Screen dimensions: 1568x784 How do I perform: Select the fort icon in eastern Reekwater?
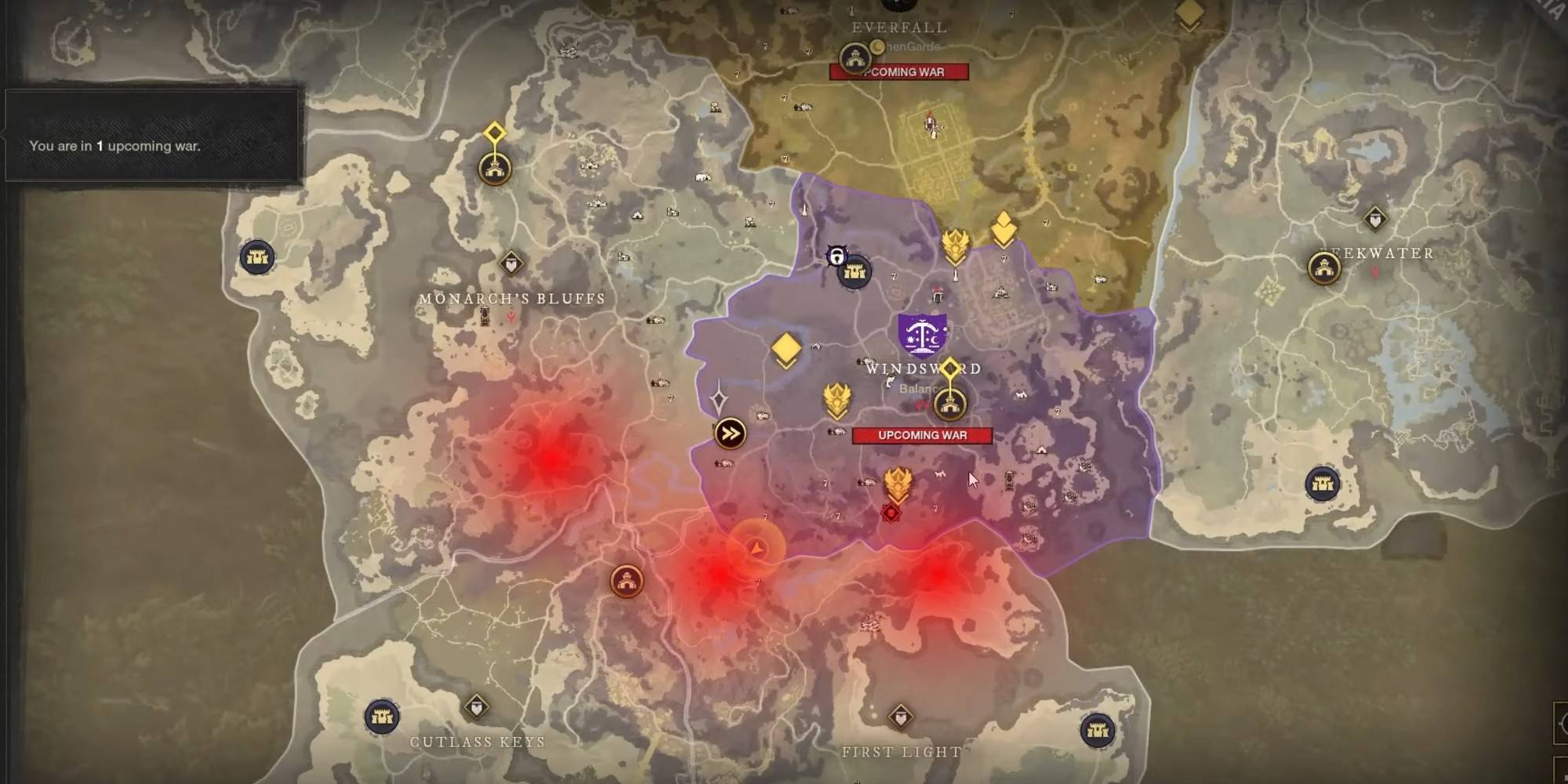(x=1321, y=483)
